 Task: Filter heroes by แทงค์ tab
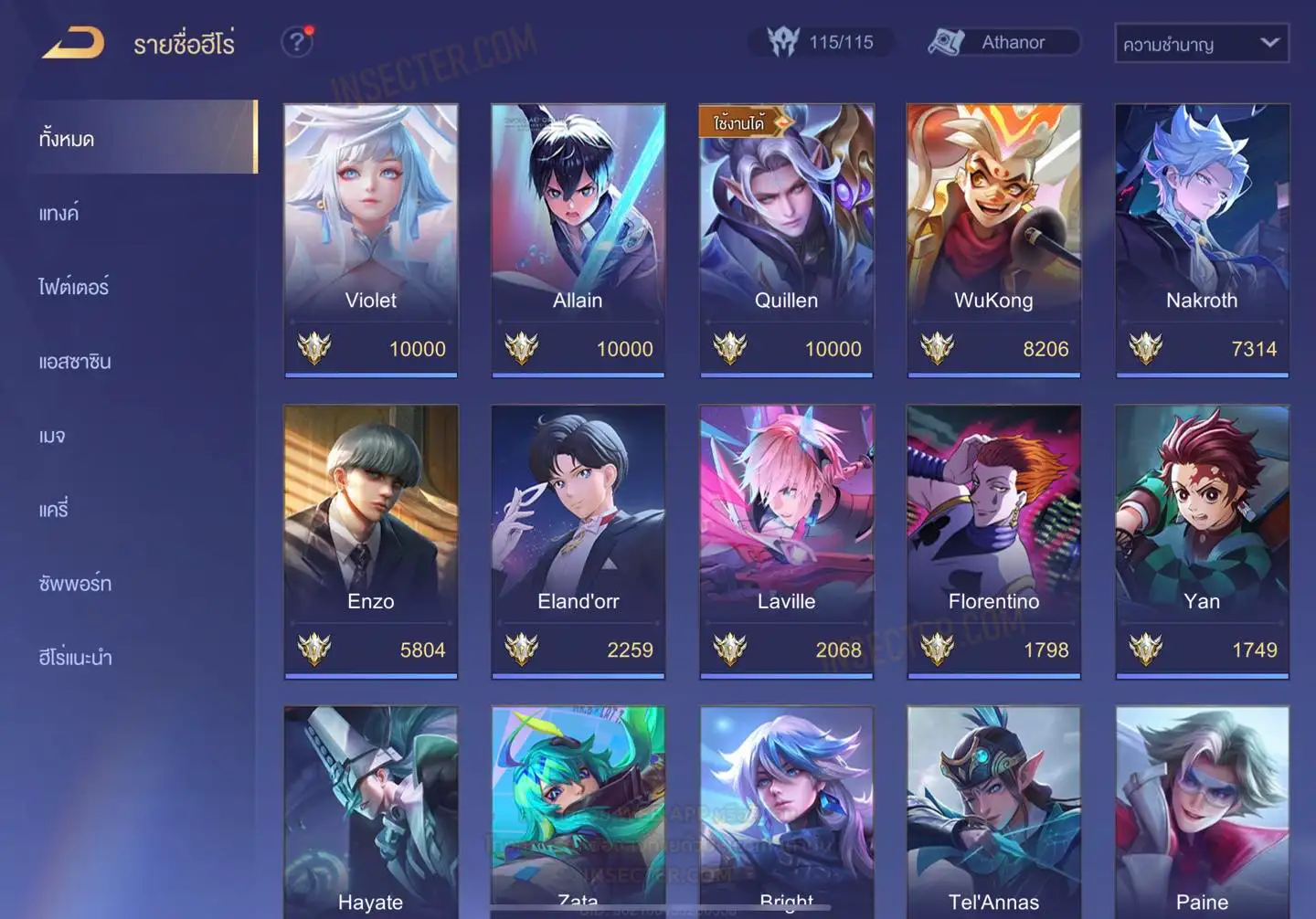(58, 214)
